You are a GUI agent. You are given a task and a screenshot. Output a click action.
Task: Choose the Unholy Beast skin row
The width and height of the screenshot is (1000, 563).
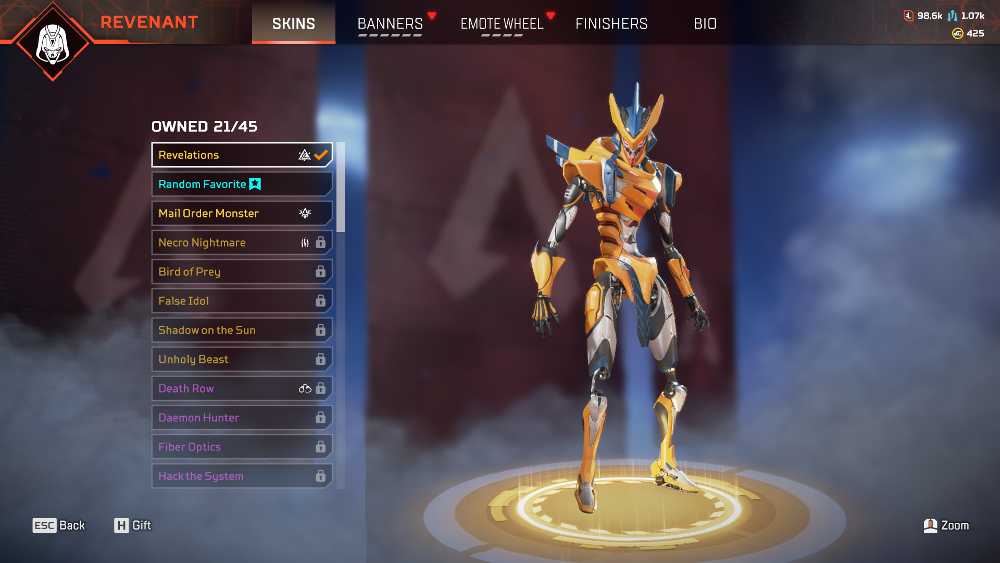(242, 359)
